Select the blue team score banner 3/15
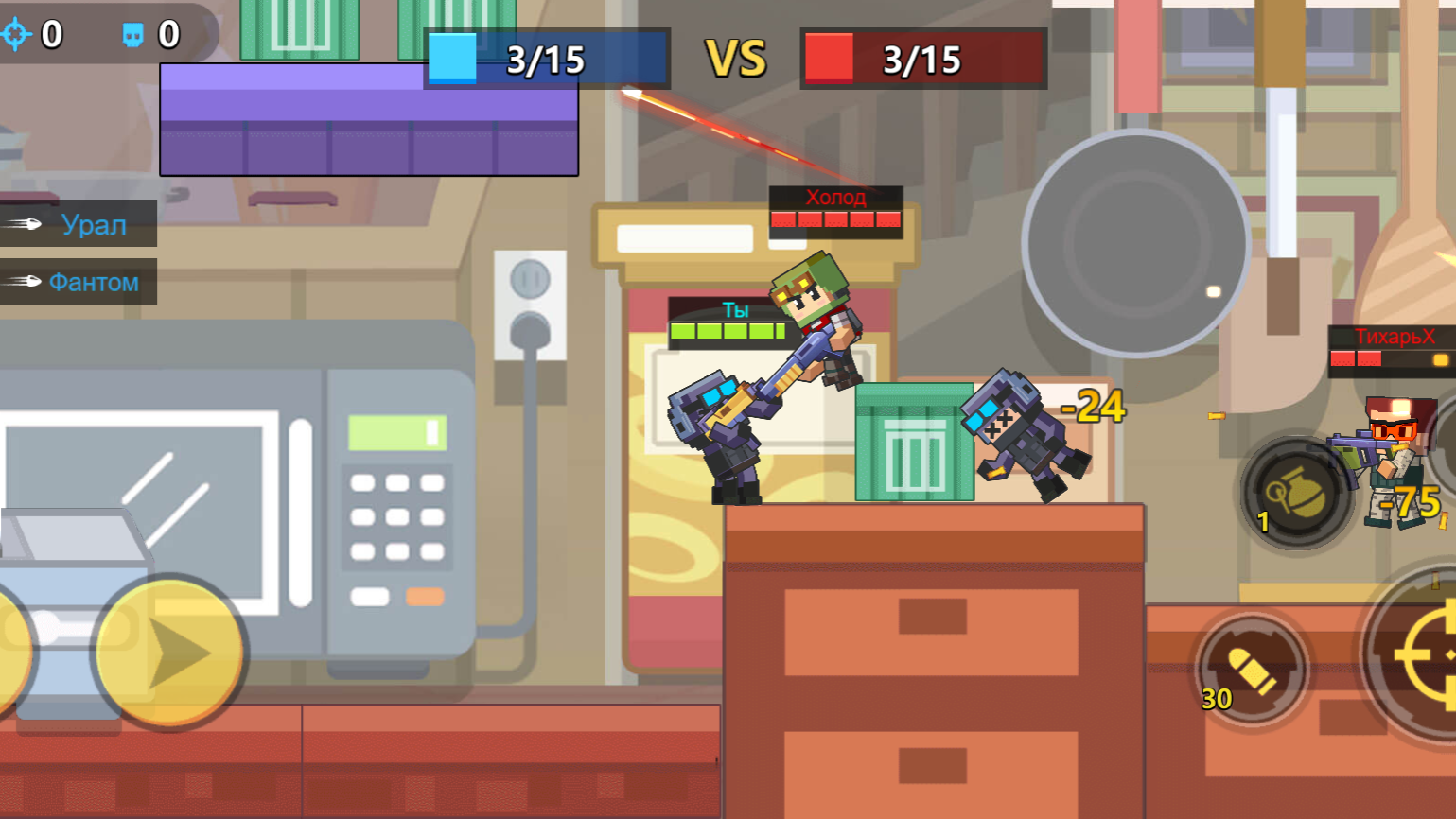The width and height of the screenshot is (1456, 819). point(546,59)
